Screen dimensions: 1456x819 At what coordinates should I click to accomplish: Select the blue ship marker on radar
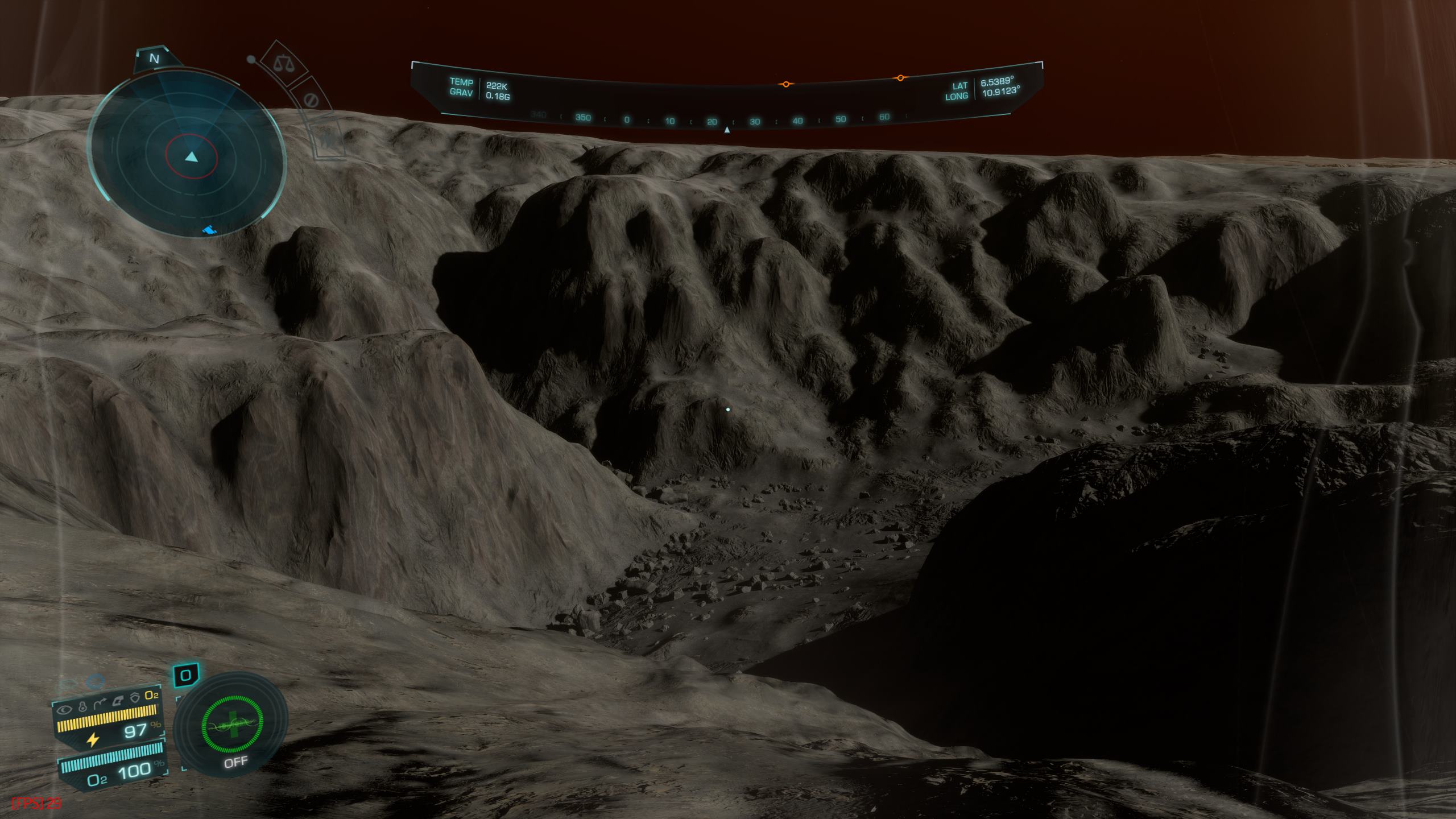210,230
